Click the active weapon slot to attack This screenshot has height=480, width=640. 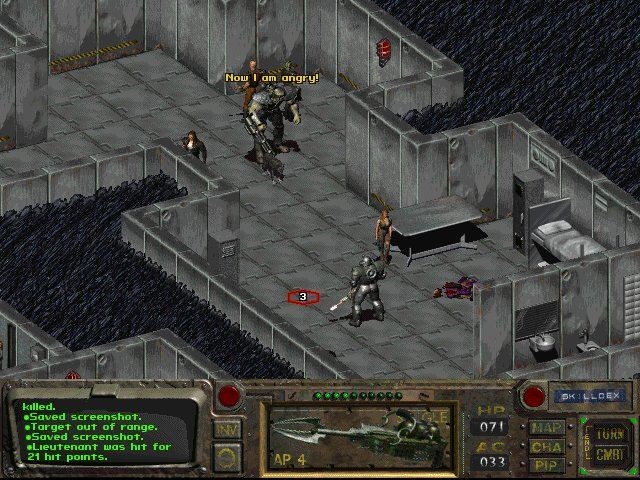[x=362, y=436]
